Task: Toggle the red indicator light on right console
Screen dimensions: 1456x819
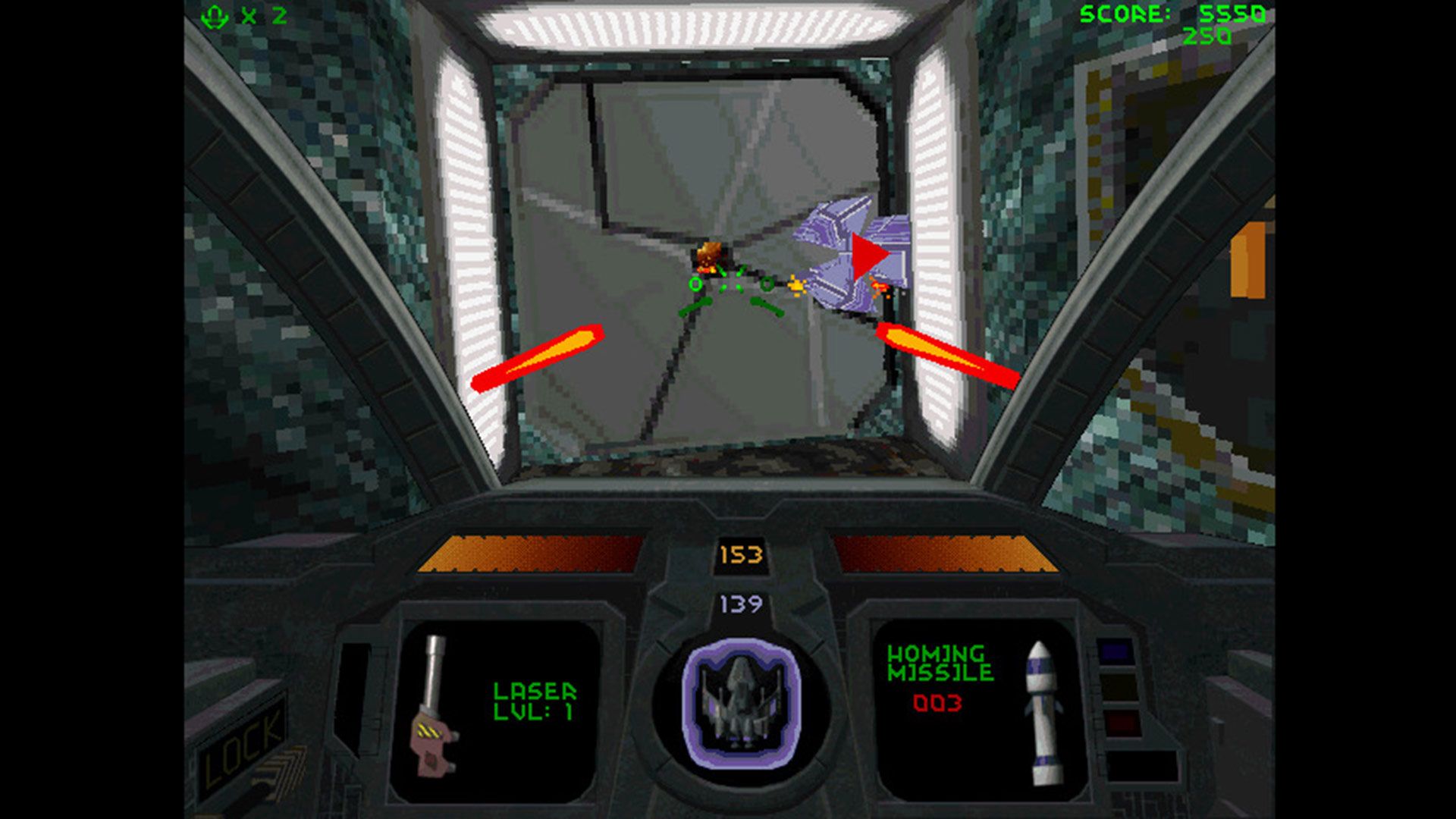Action: (1122, 724)
